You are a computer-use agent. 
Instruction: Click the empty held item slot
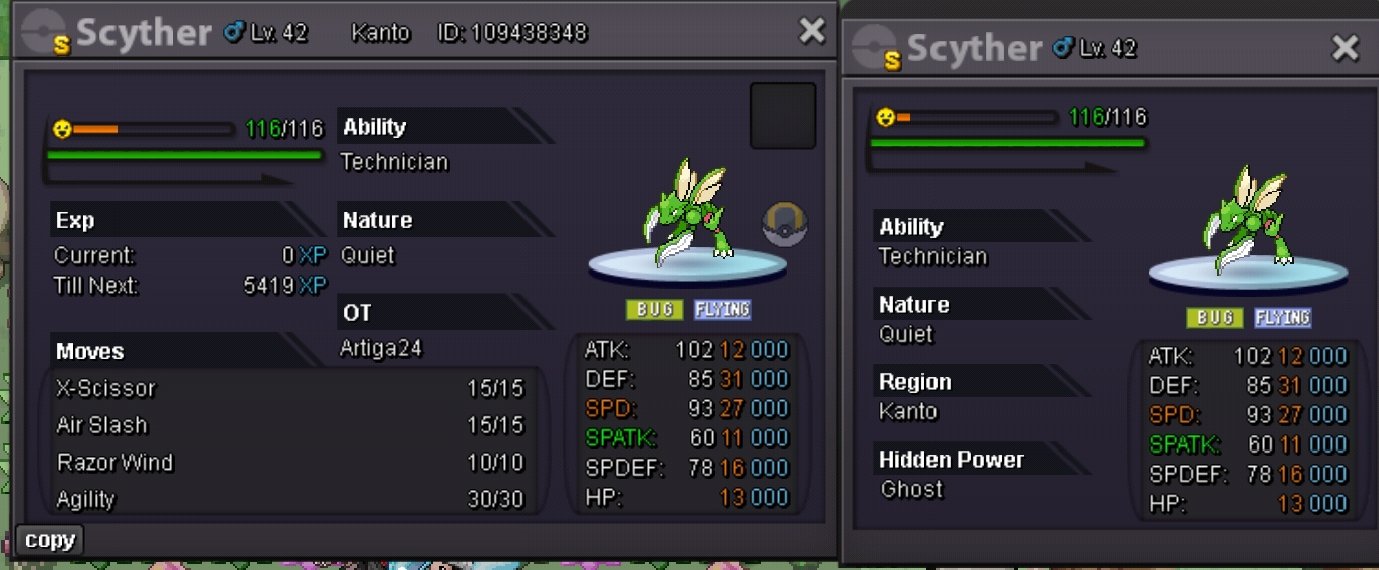click(783, 116)
